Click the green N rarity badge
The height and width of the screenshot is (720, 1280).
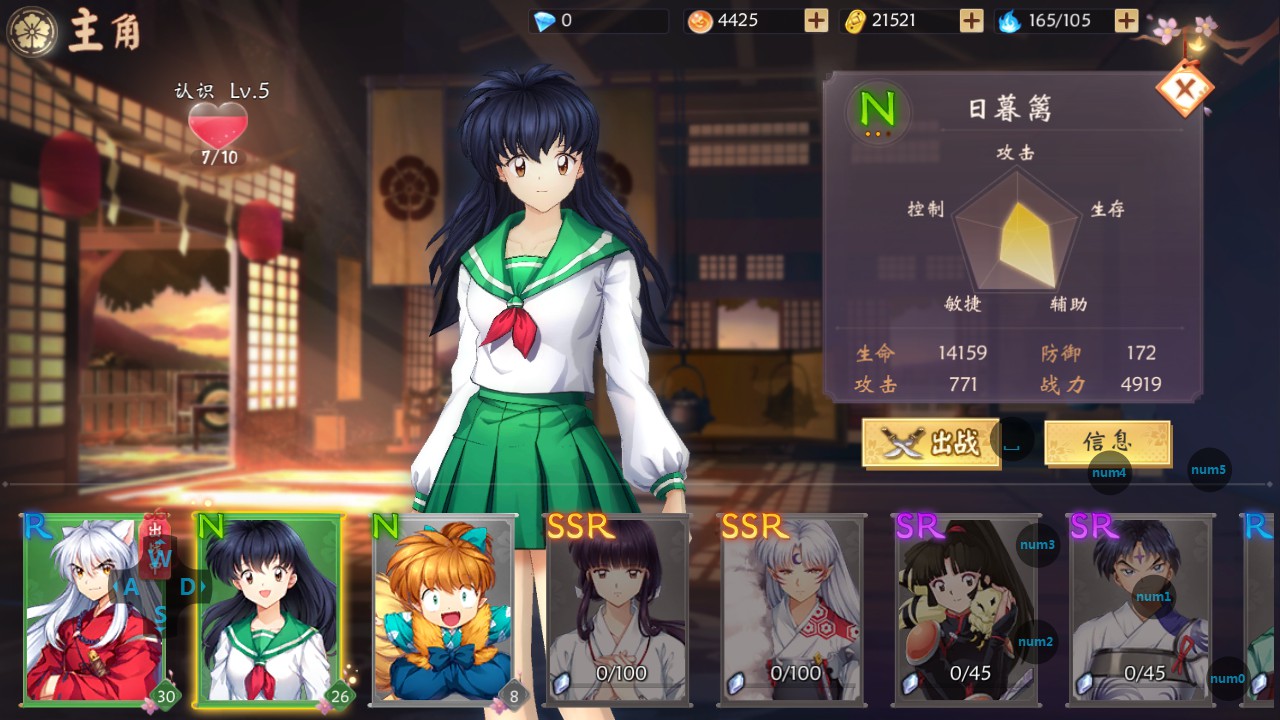[877, 109]
